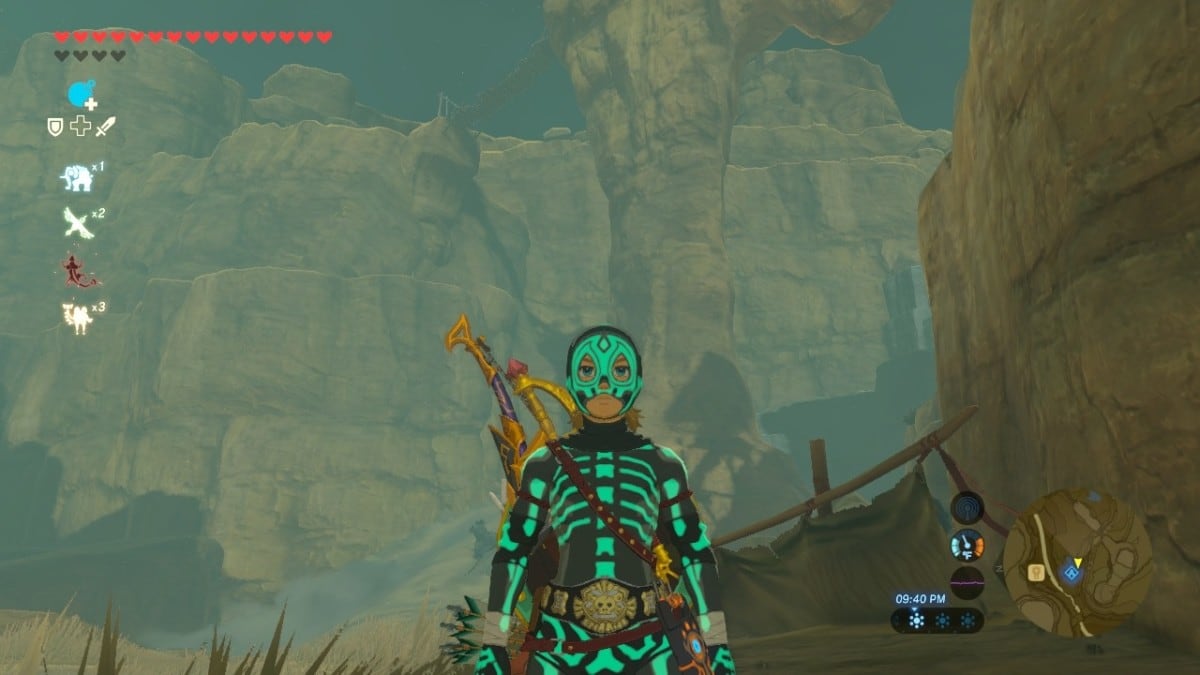Screen dimensions: 1200x675
Task: Click the plus-shaped buff icon
Action: pyautogui.click(x=80, y=127)
